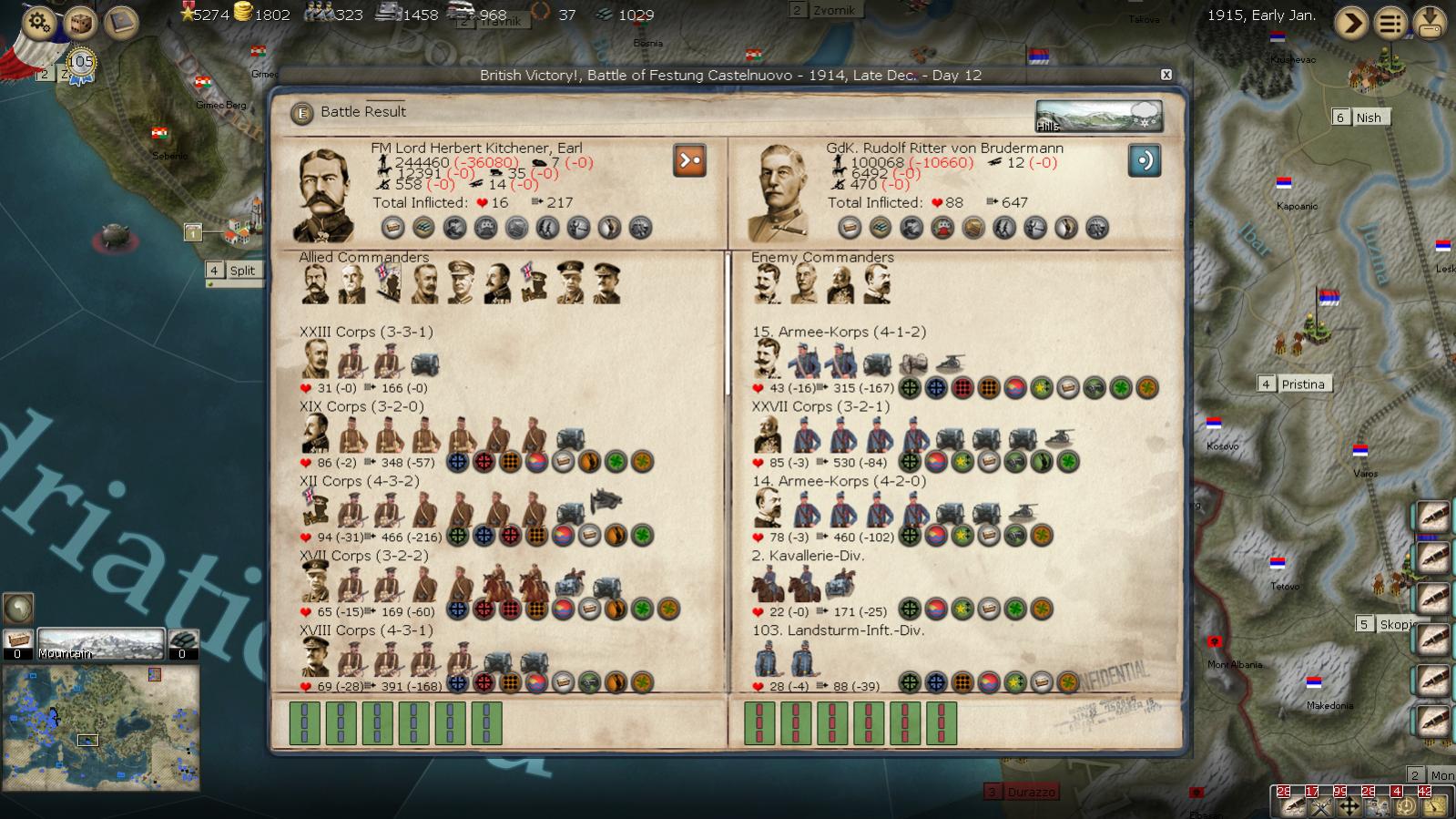The height and width of the screenshot is (819, 1456).
Task: Click the save game download icon
Action: (x=1430, y=23)
